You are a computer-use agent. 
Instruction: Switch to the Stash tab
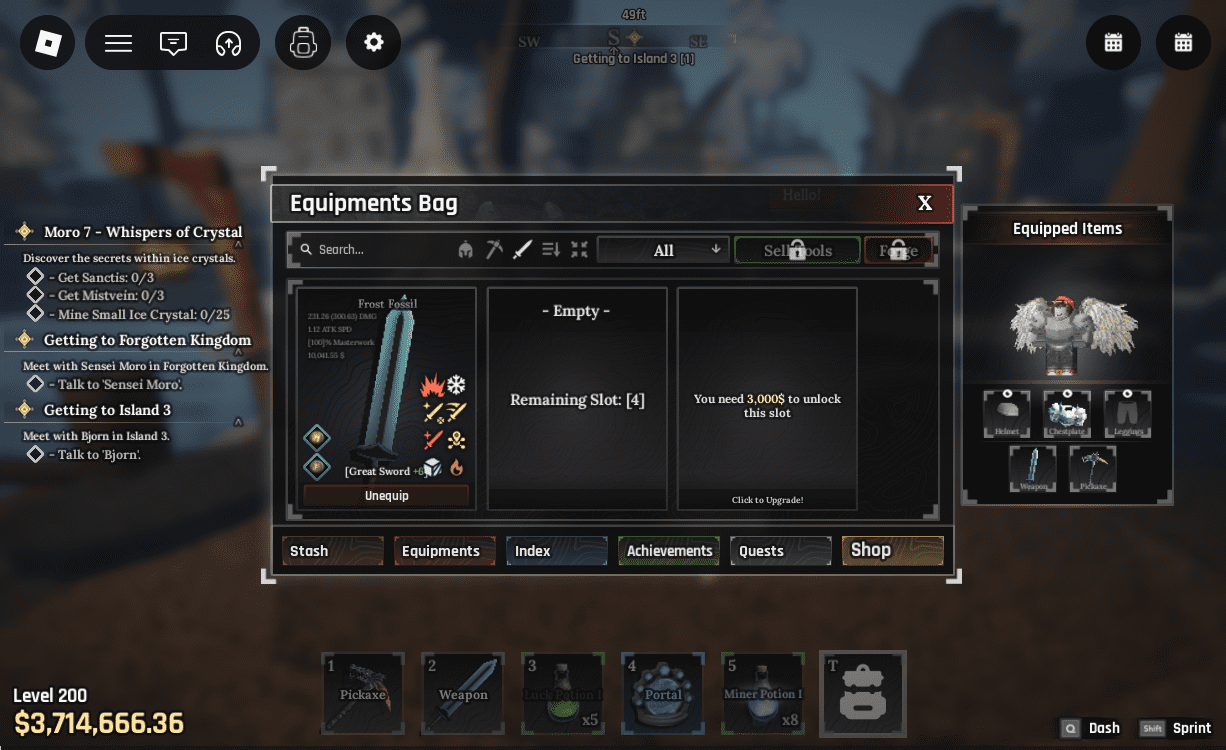[x=332, y=551]
